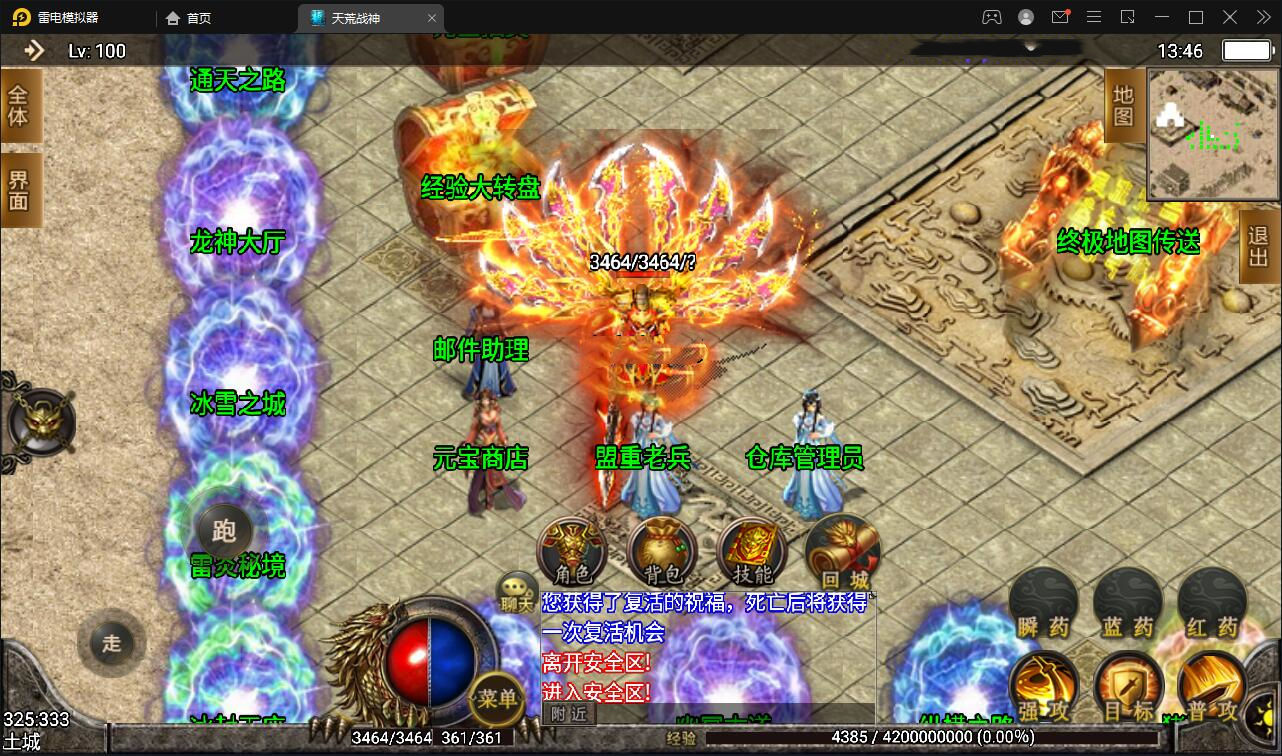This screenshot has height=756, width=1282.
Task: Open the 技能 skills book icon
Action: click(751, 550)
